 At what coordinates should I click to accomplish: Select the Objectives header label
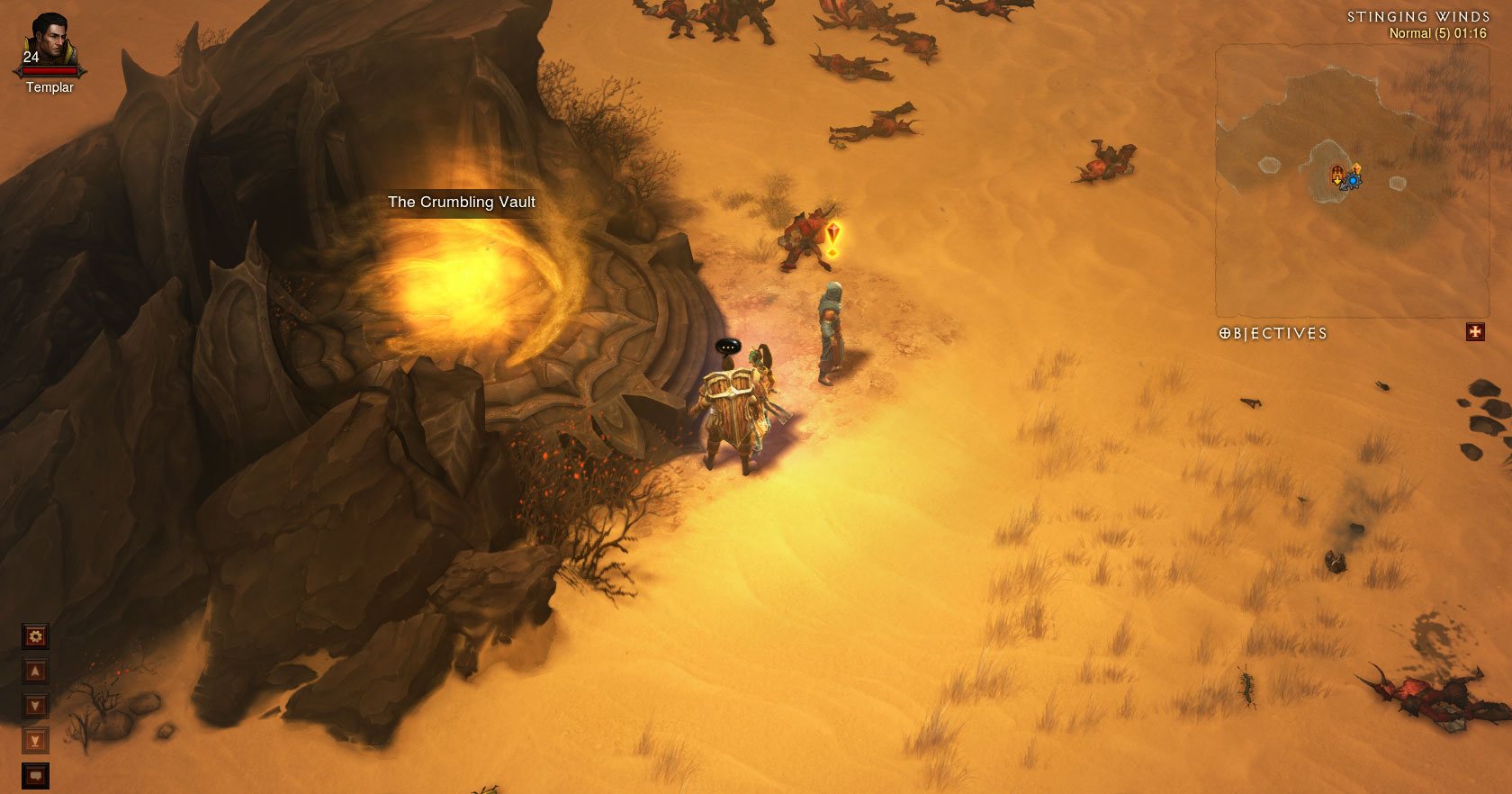1273,333
